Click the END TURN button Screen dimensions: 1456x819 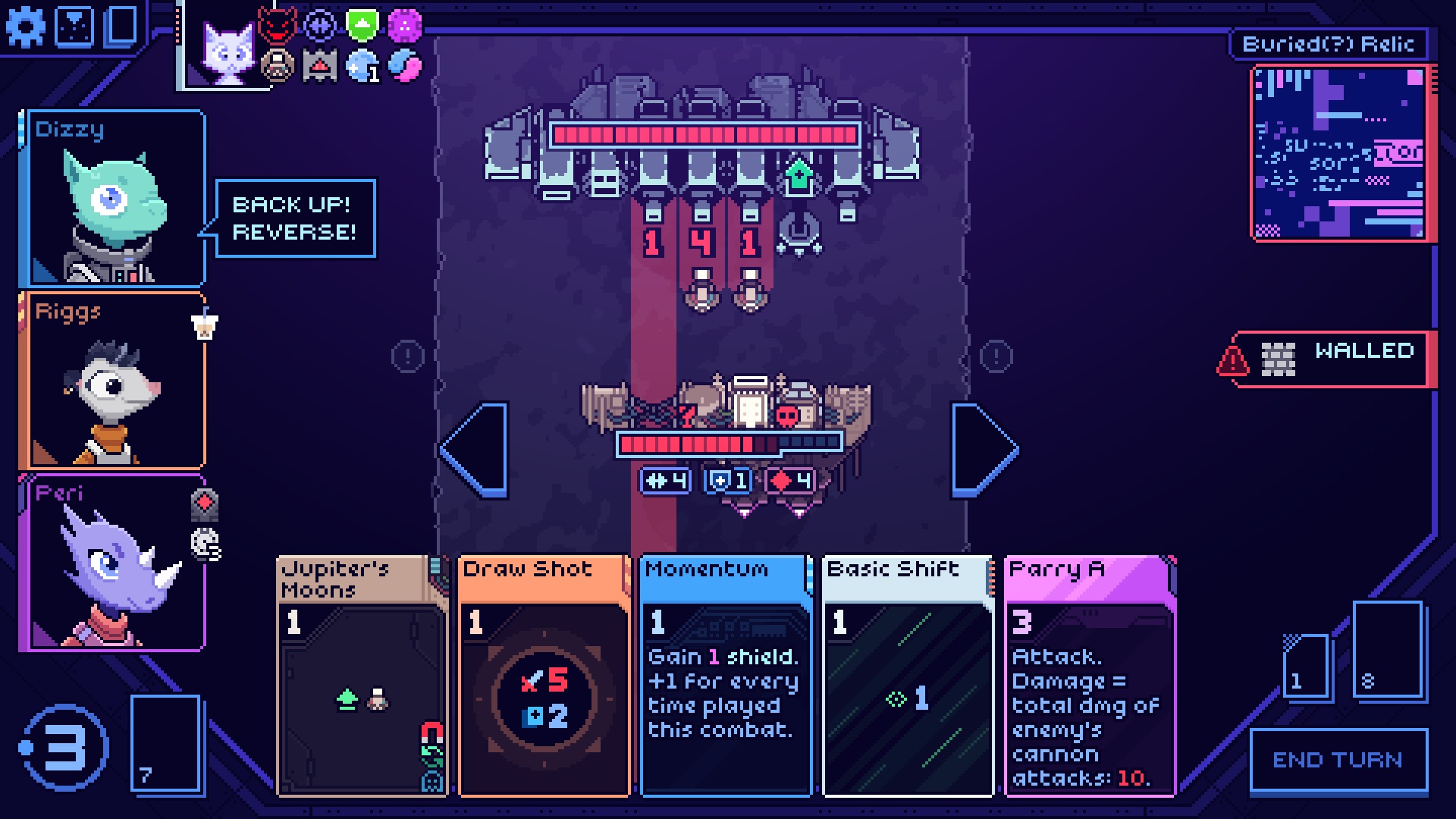[1338, 760]
